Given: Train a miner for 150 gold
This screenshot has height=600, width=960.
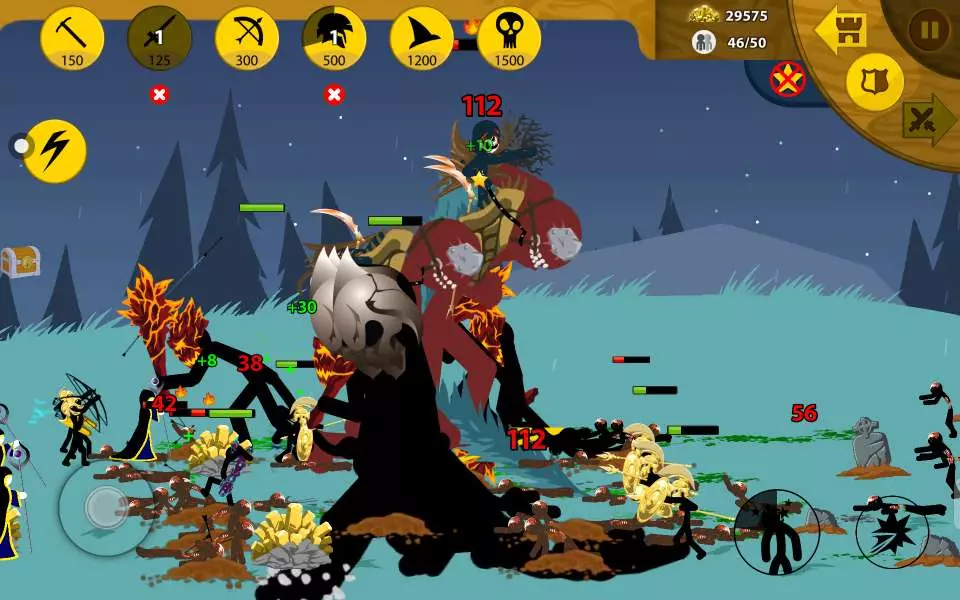Looking at the screenshot, I should 72,37.
